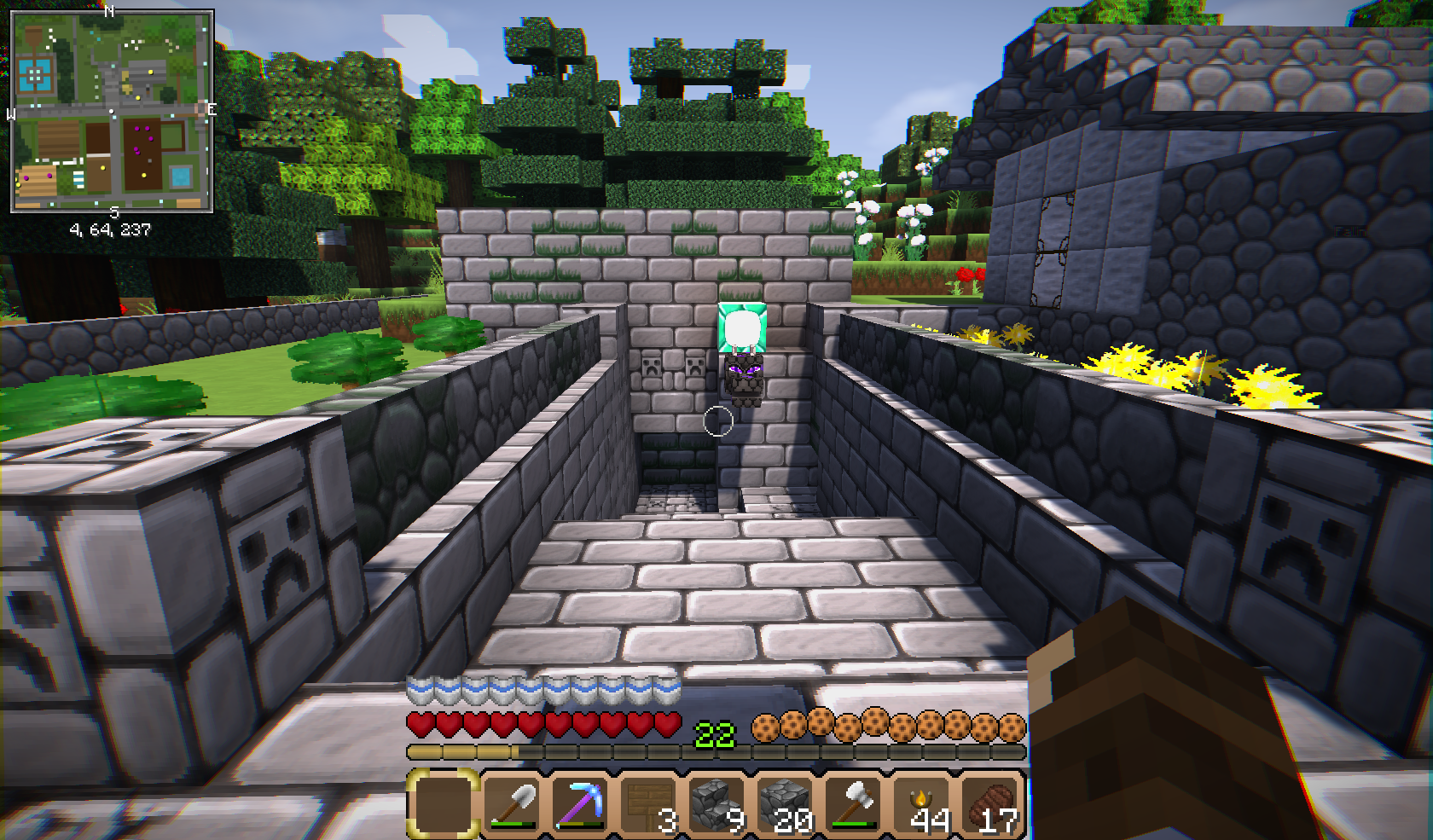Viewport: 1433px width, 840px height.
Task: Click the highlighted empty hotbar slot
Action: (x=444, y=803)
